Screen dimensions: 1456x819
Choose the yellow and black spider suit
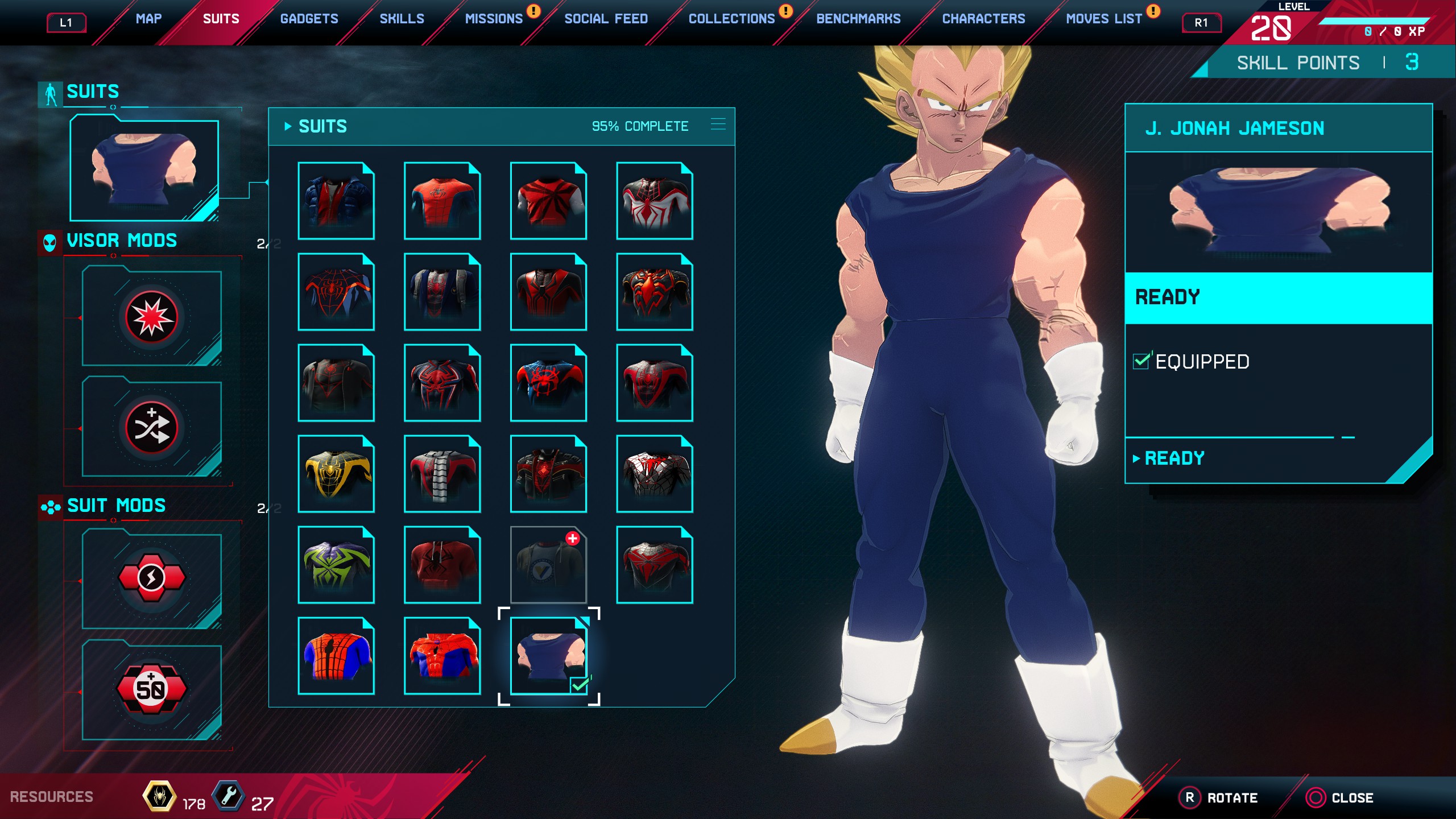(x=336, y=474)
